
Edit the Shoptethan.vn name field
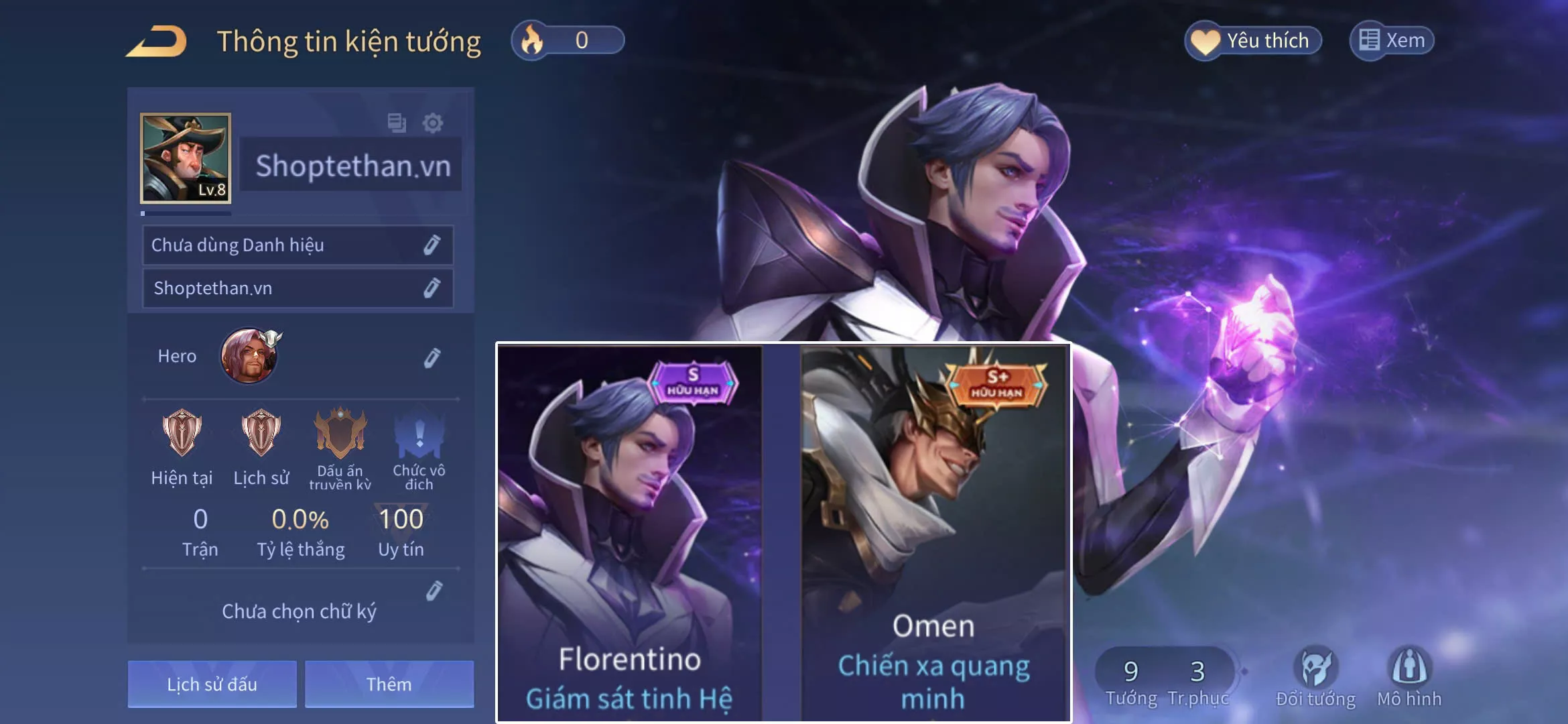432,288
